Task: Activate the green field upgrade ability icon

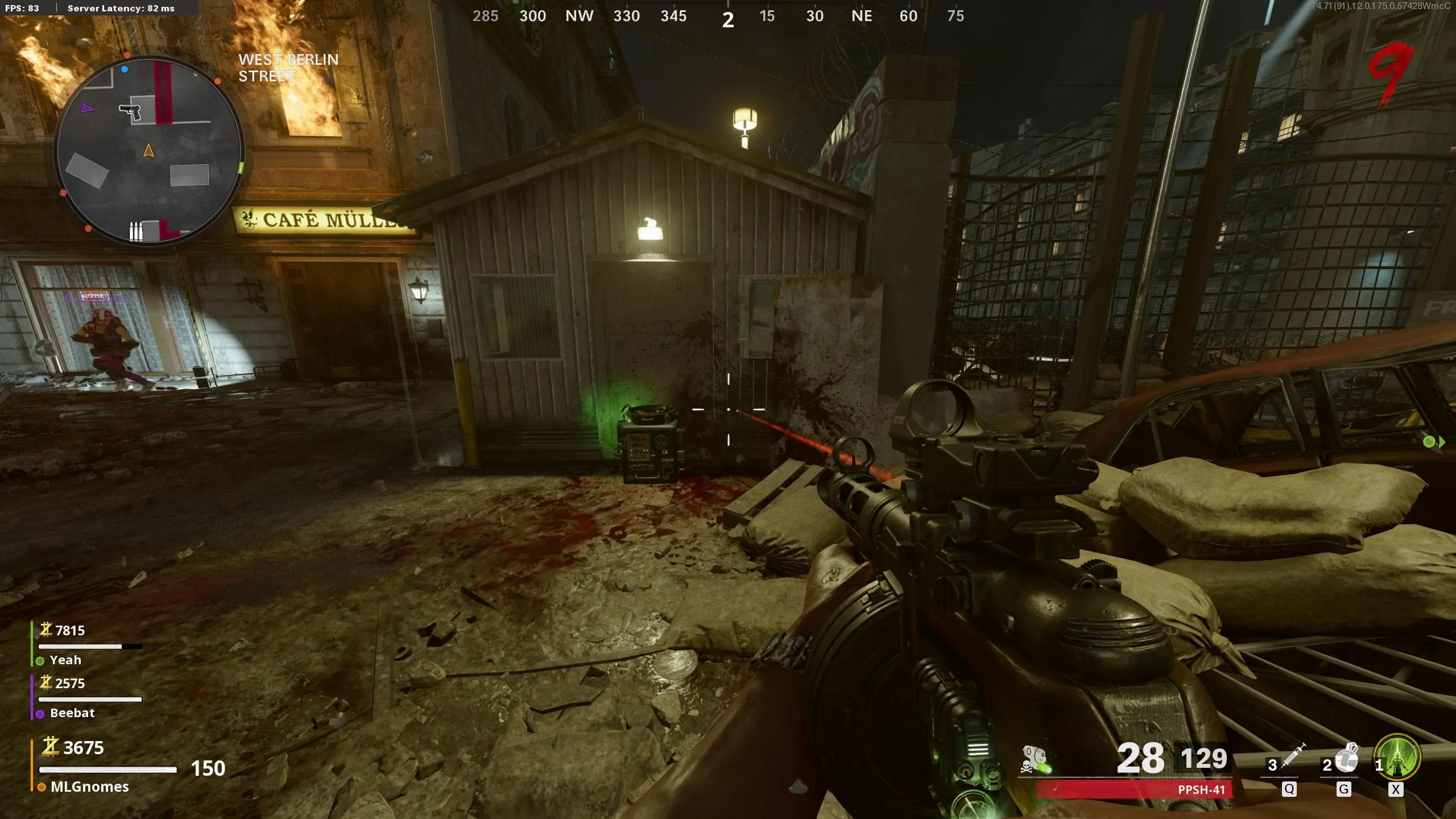Action: (x=1397, y=757)
